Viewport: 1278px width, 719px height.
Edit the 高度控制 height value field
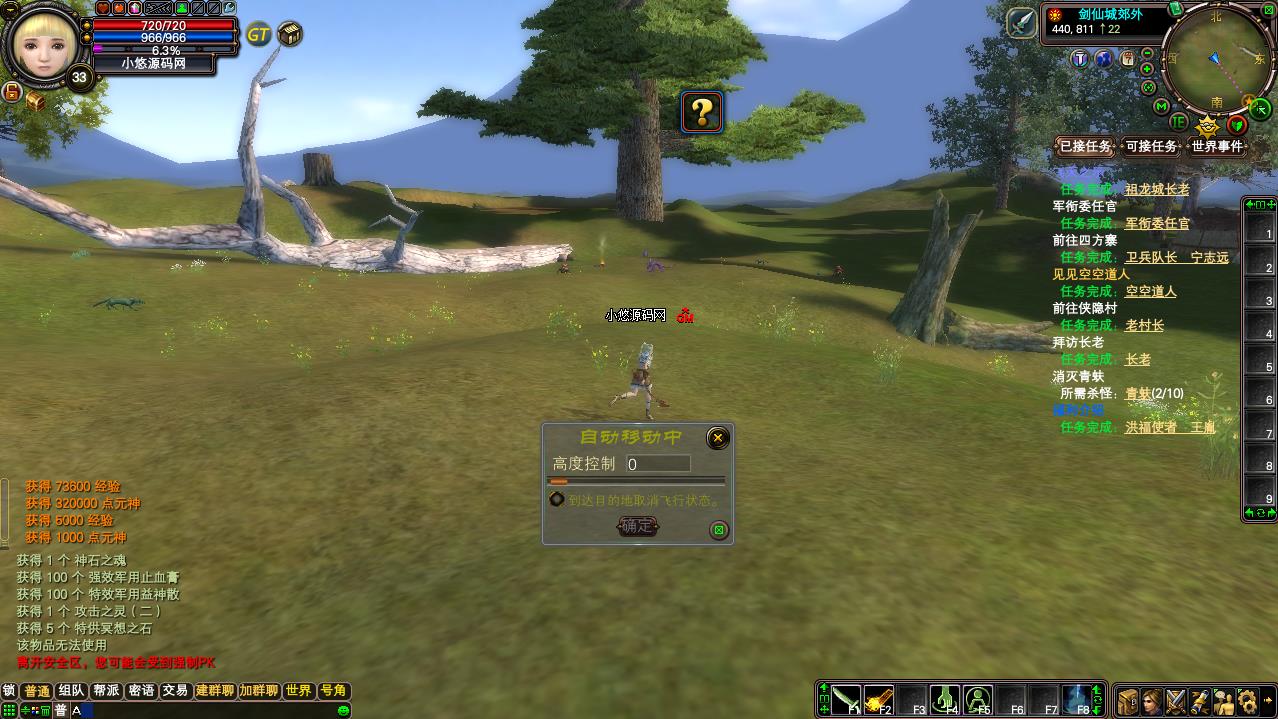pyautogui.click(x=658, y=464)
